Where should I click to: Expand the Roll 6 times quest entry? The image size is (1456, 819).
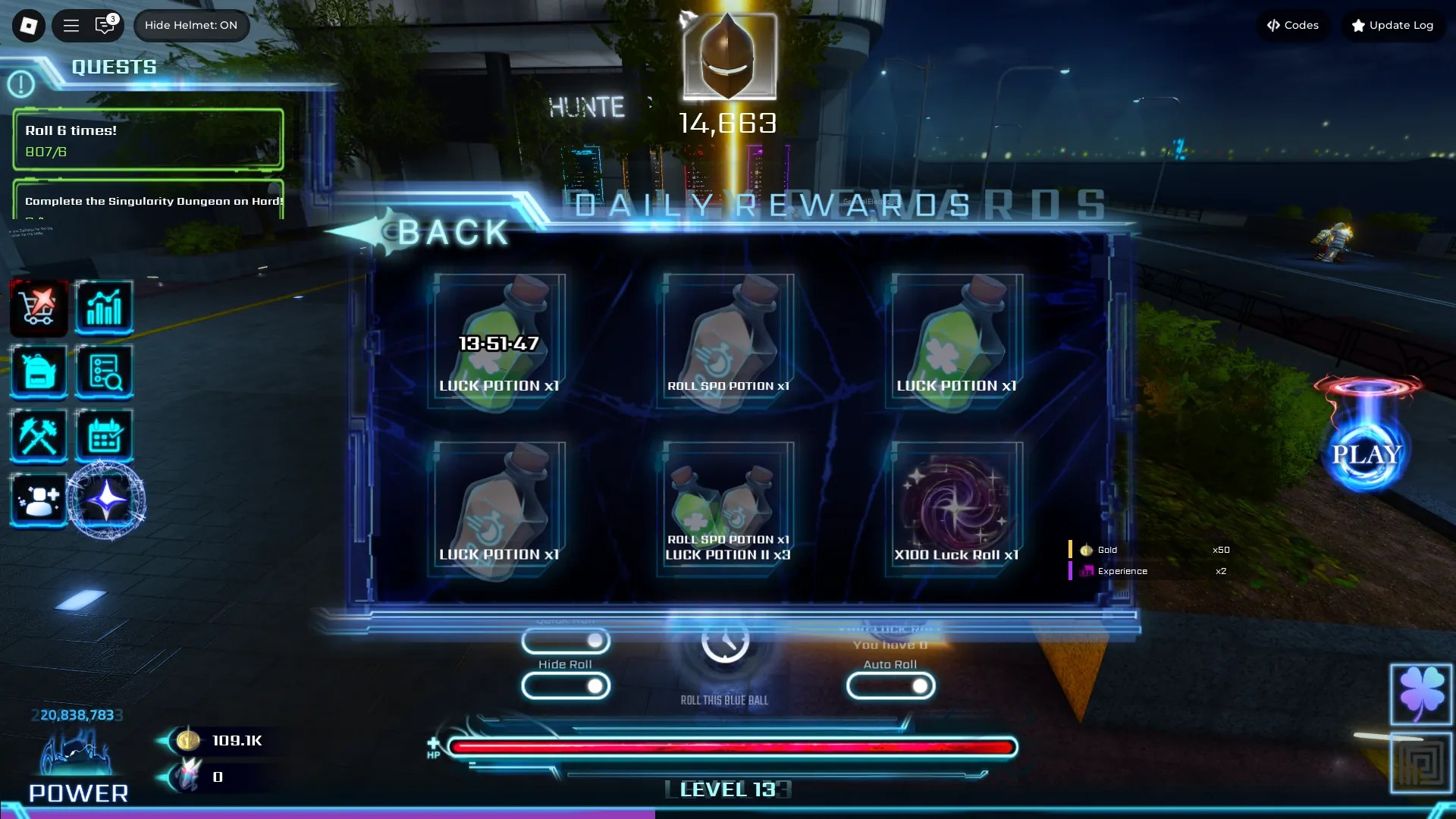point(148,140)
